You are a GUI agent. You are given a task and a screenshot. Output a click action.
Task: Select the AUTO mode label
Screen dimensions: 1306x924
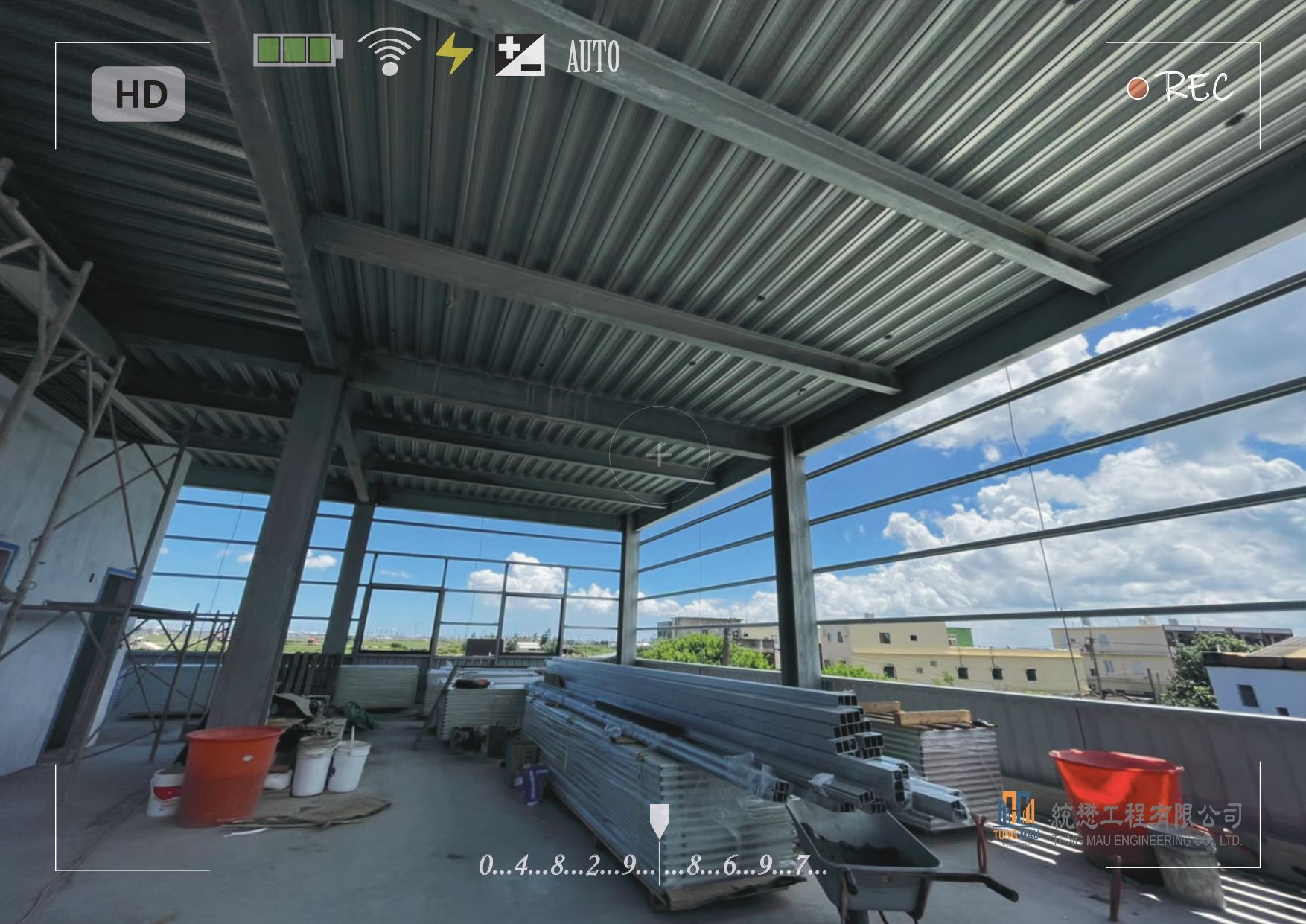(x=593, y=57)
